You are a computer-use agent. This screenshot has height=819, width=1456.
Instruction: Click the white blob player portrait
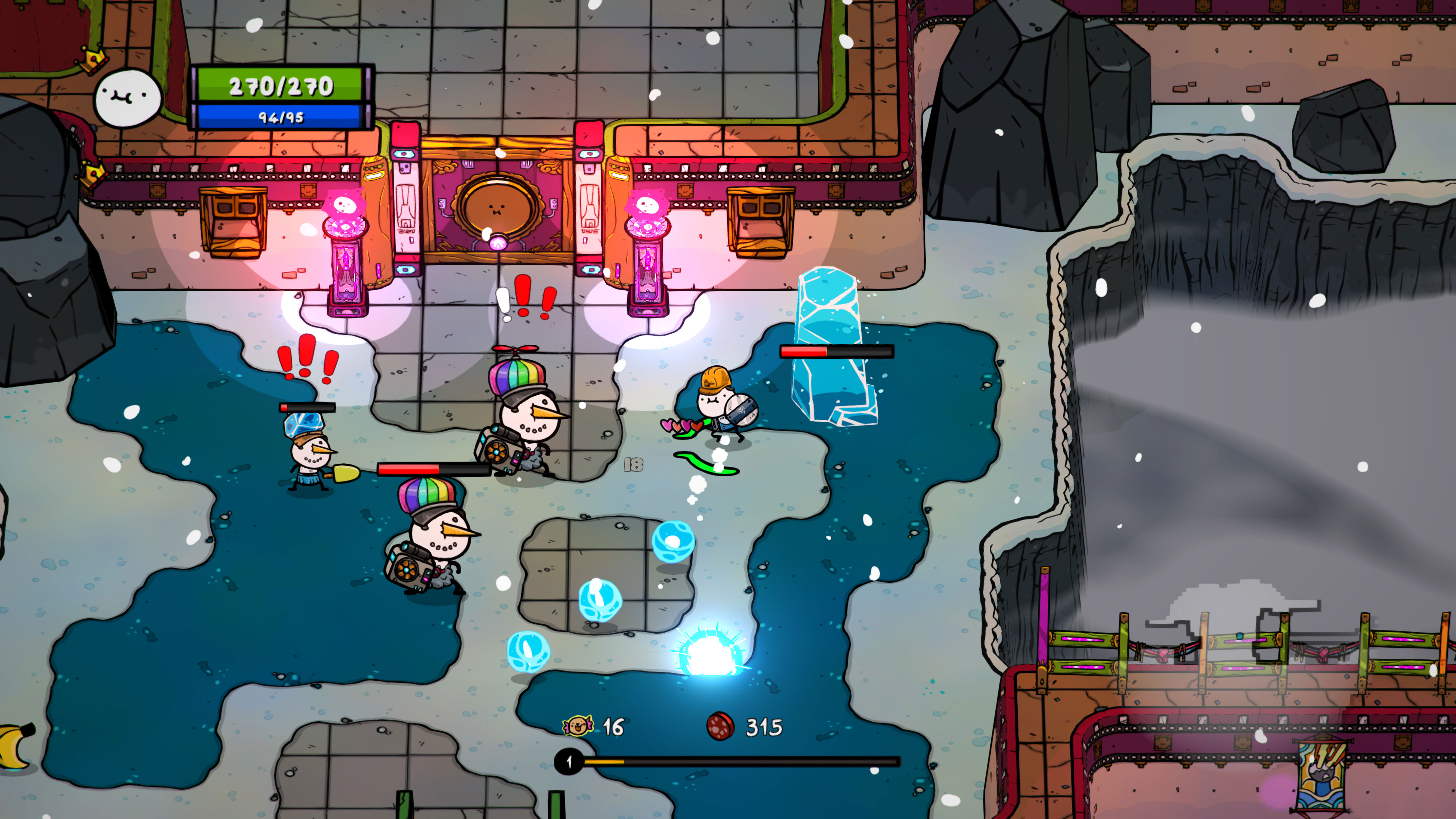click(x=128, y=98)
